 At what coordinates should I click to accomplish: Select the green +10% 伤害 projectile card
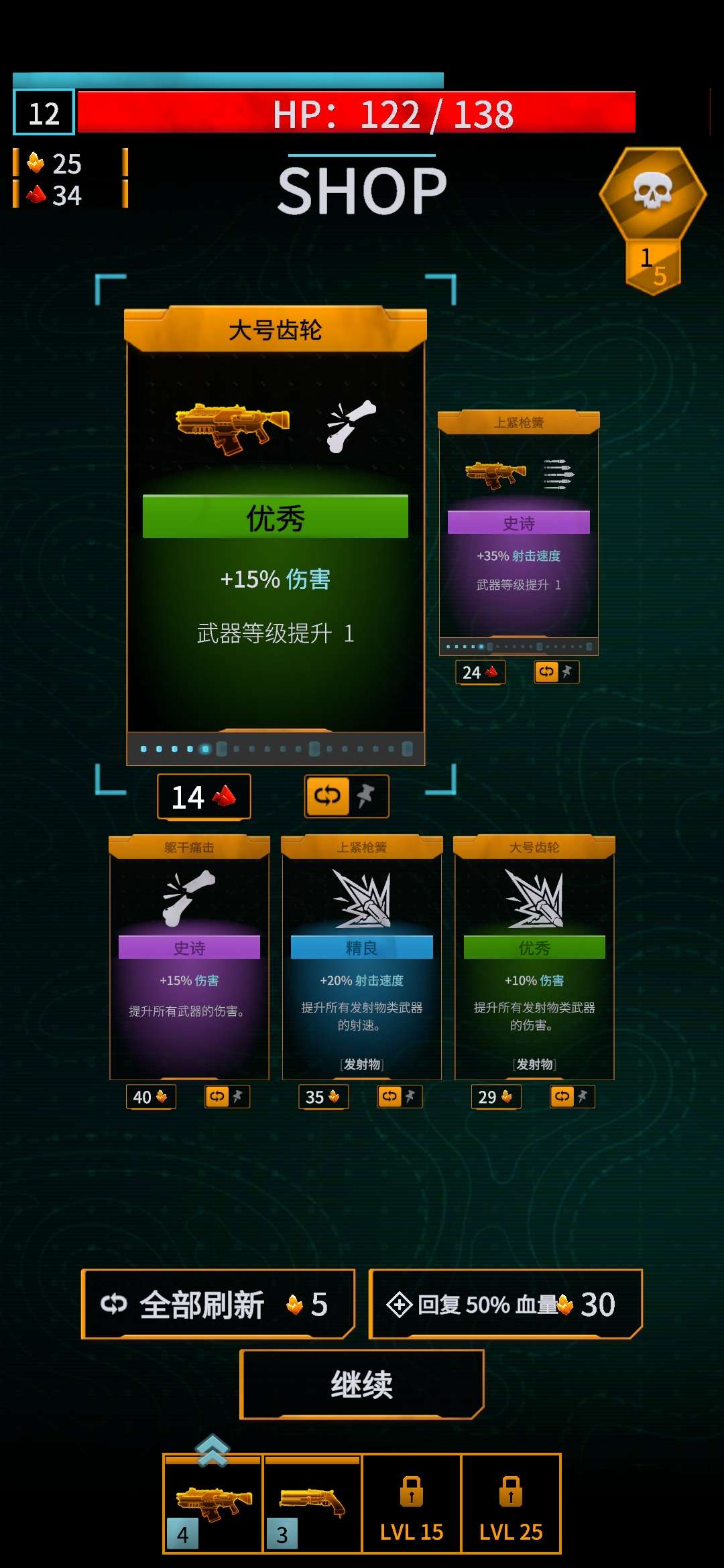point(534,957)
